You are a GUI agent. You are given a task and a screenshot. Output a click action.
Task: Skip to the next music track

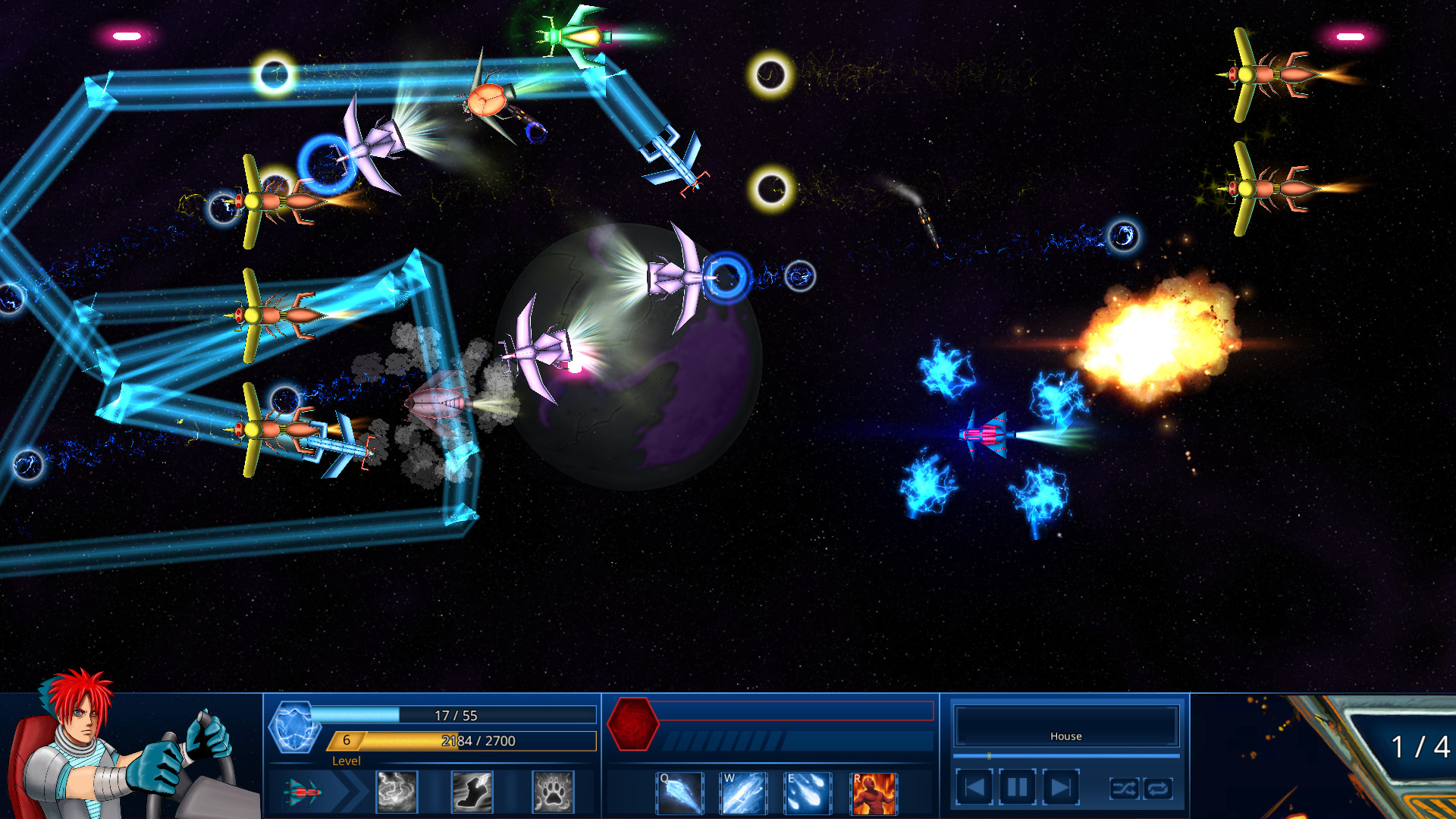pyautogui.click(x=1061, y=786)
